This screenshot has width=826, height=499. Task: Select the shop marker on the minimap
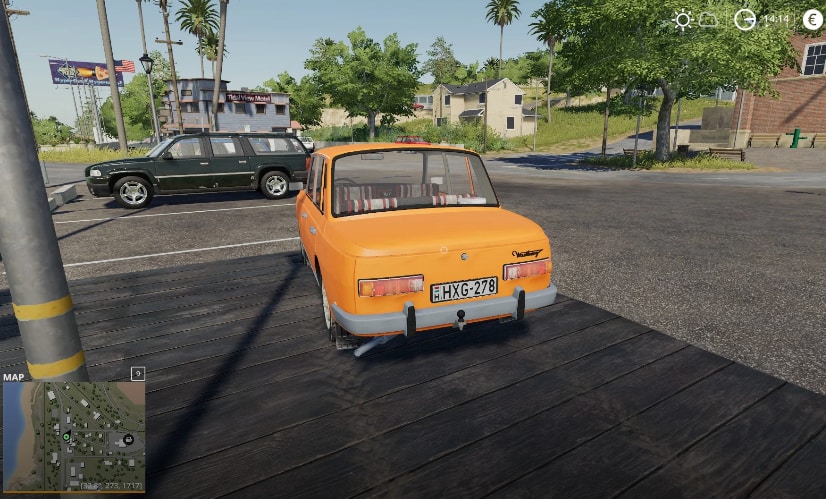coord(128,439)
